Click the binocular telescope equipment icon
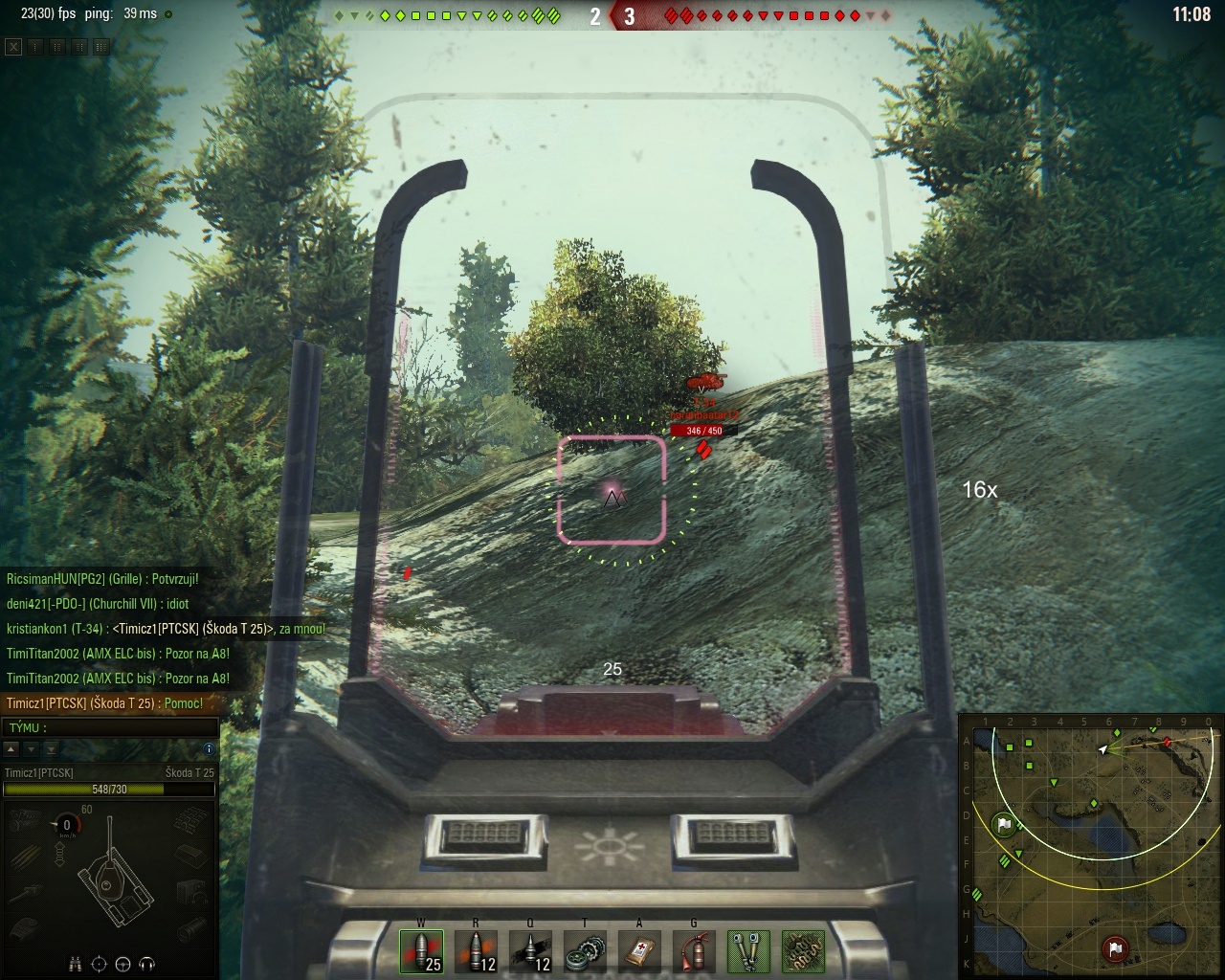This screenshot has width=1225, height=980. tap(749, 951)
